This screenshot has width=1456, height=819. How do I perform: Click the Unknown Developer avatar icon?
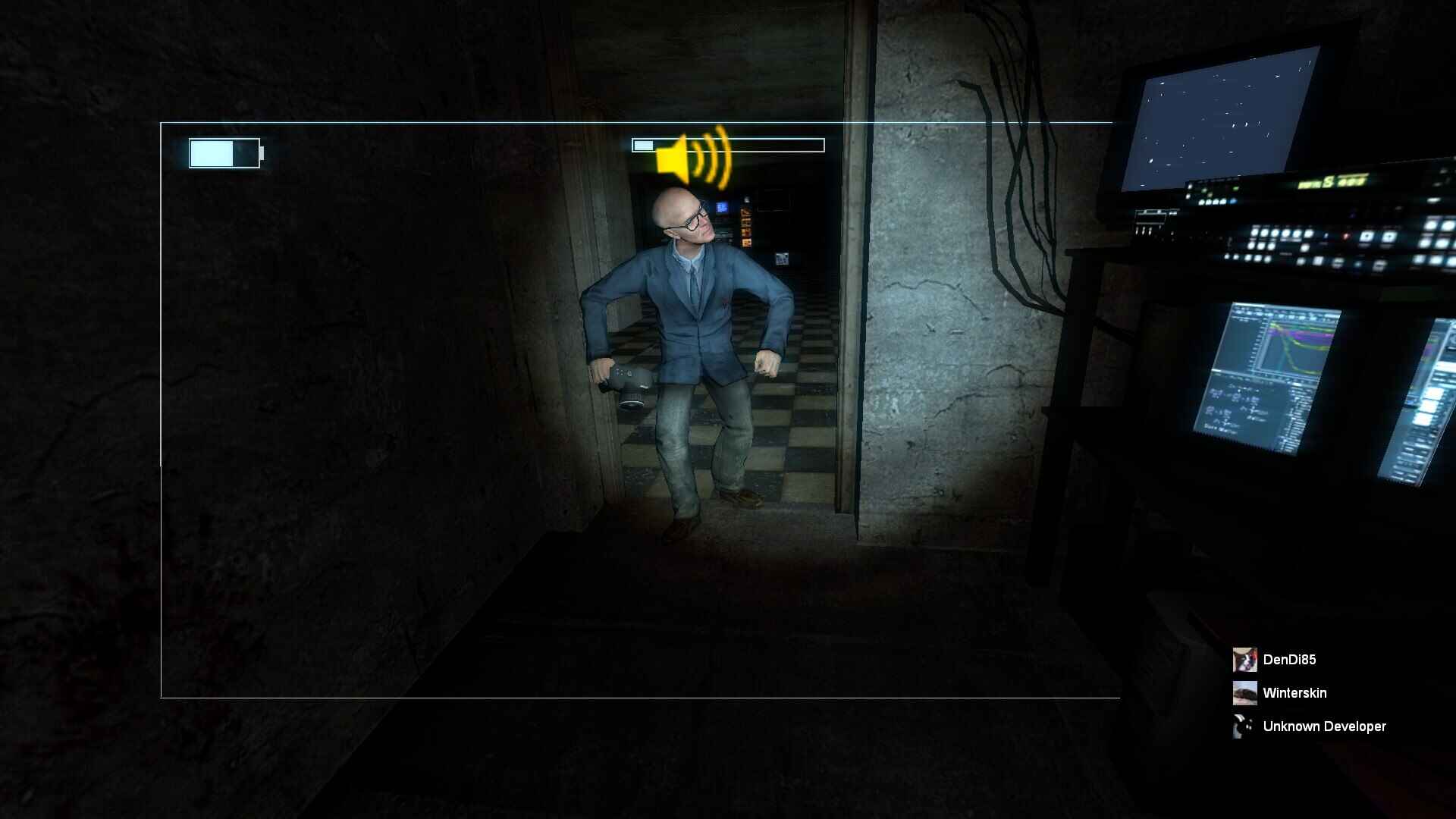pyautogui.click(x=1244, y=726)
